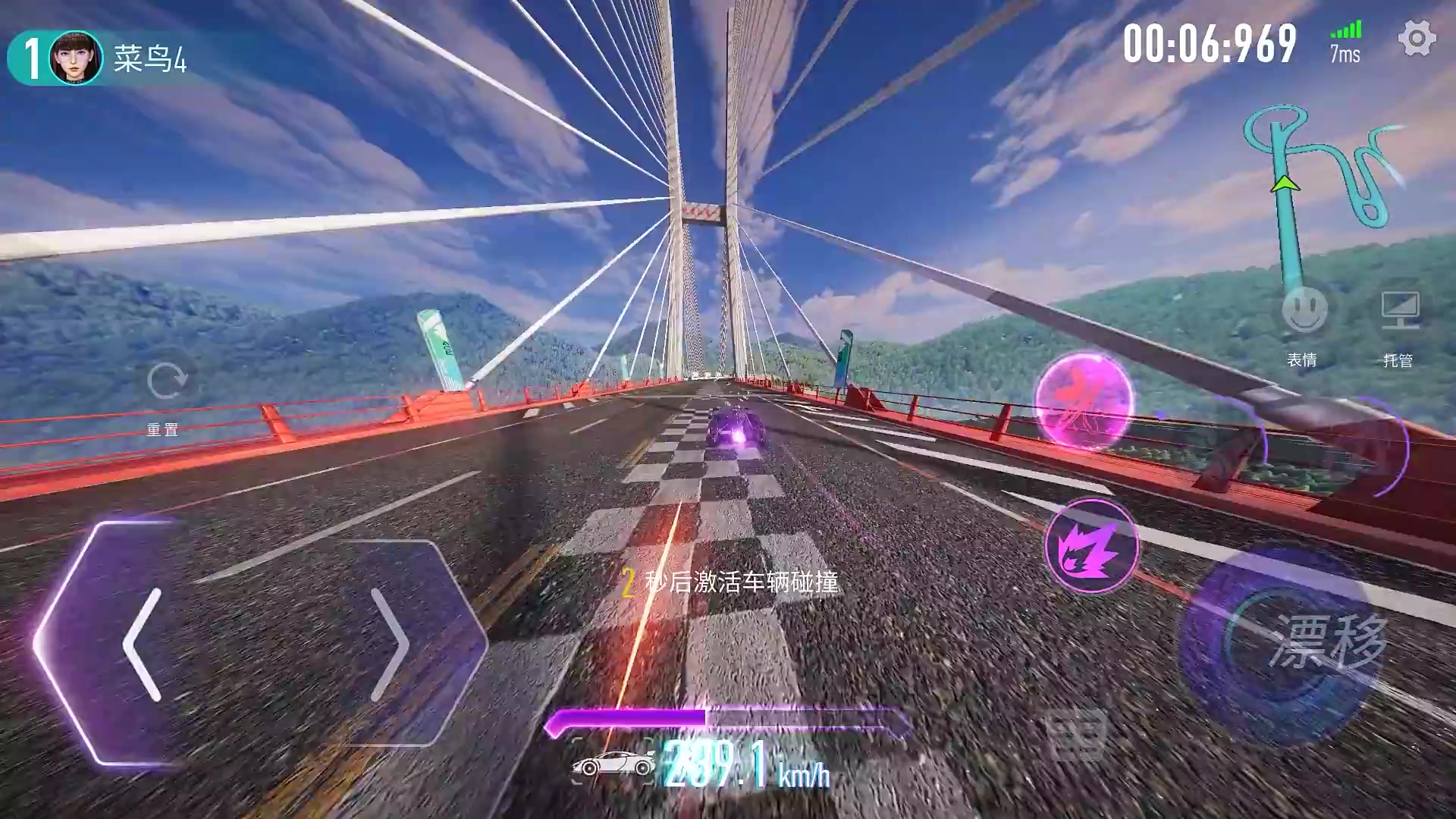The image size is (1456, 819).
Task: Tap the right steering arrow
Action: coord(390,644)
